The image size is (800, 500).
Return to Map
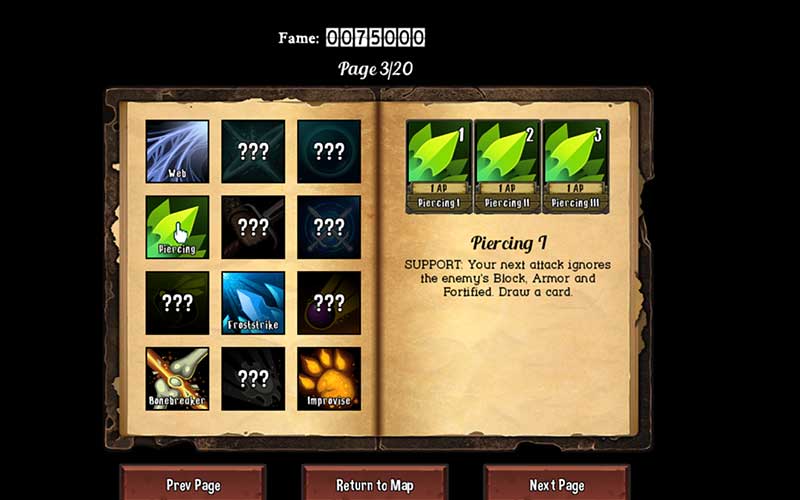[375, 484]
